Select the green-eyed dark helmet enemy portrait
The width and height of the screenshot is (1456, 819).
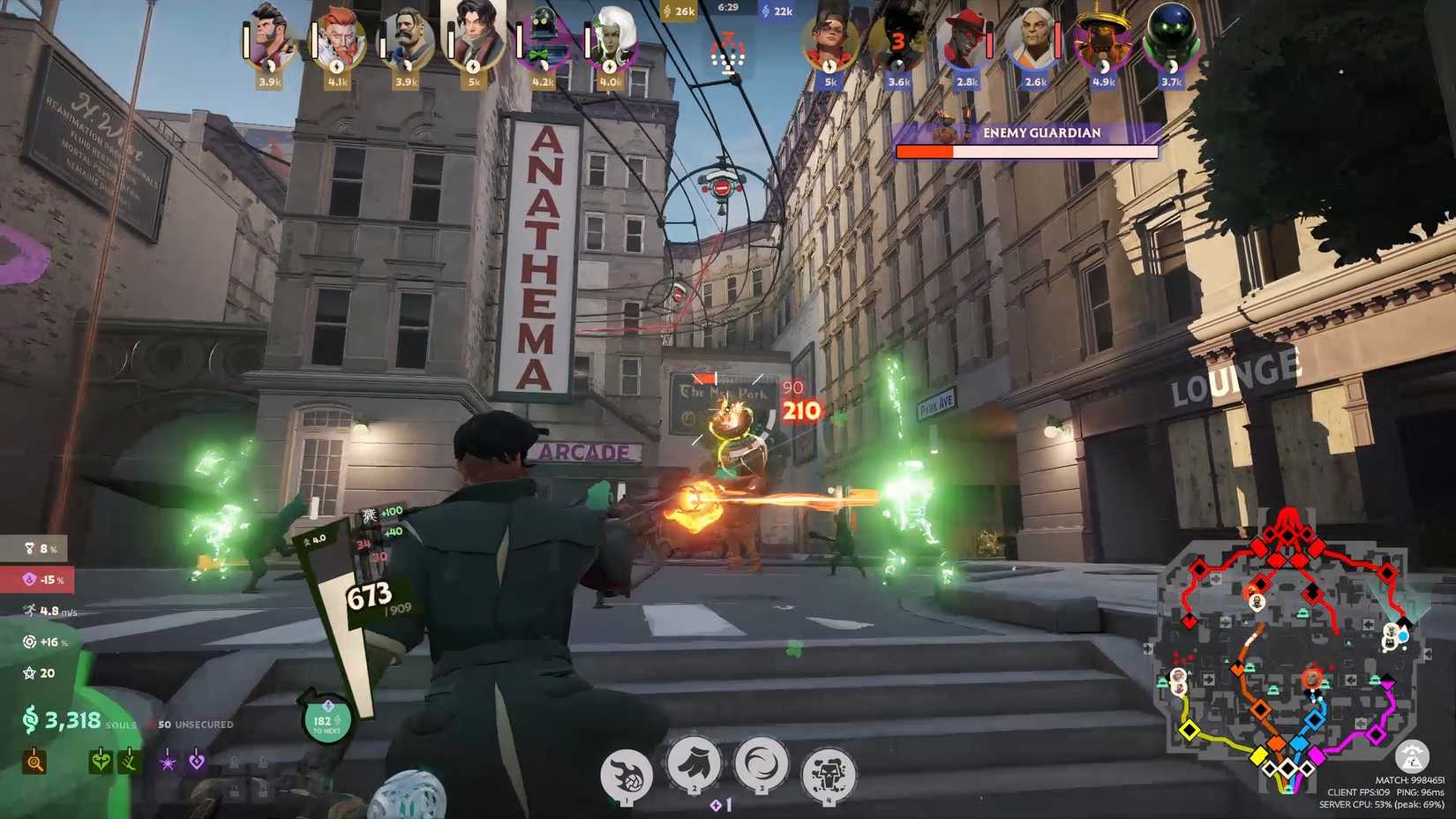pyautogui.click(x=1170, y=37)
